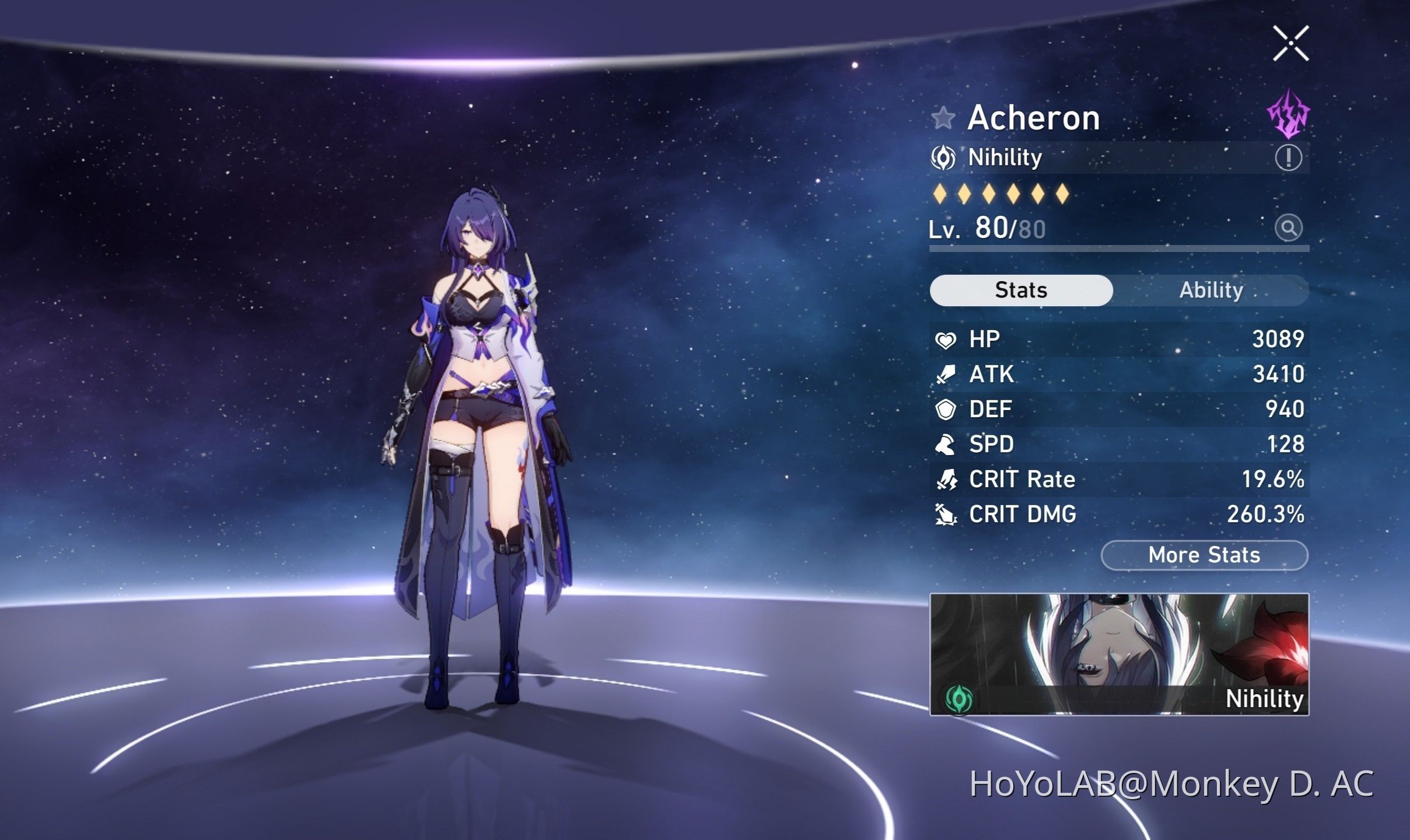The image size is (1410, 840).
Task: Switch to the Ability tab
Action: click(x=1211, y=290)
